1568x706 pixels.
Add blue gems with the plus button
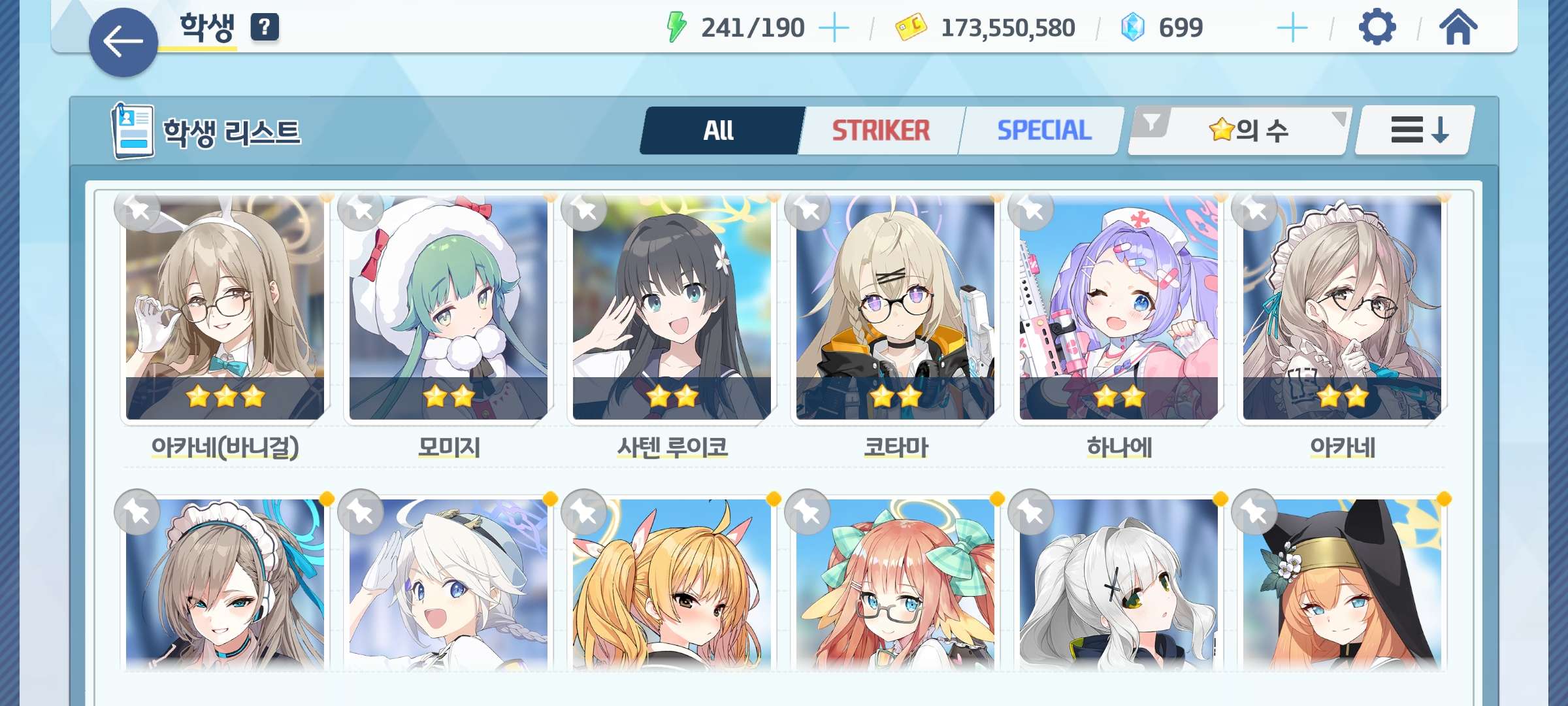click(x=1292, y=28)
